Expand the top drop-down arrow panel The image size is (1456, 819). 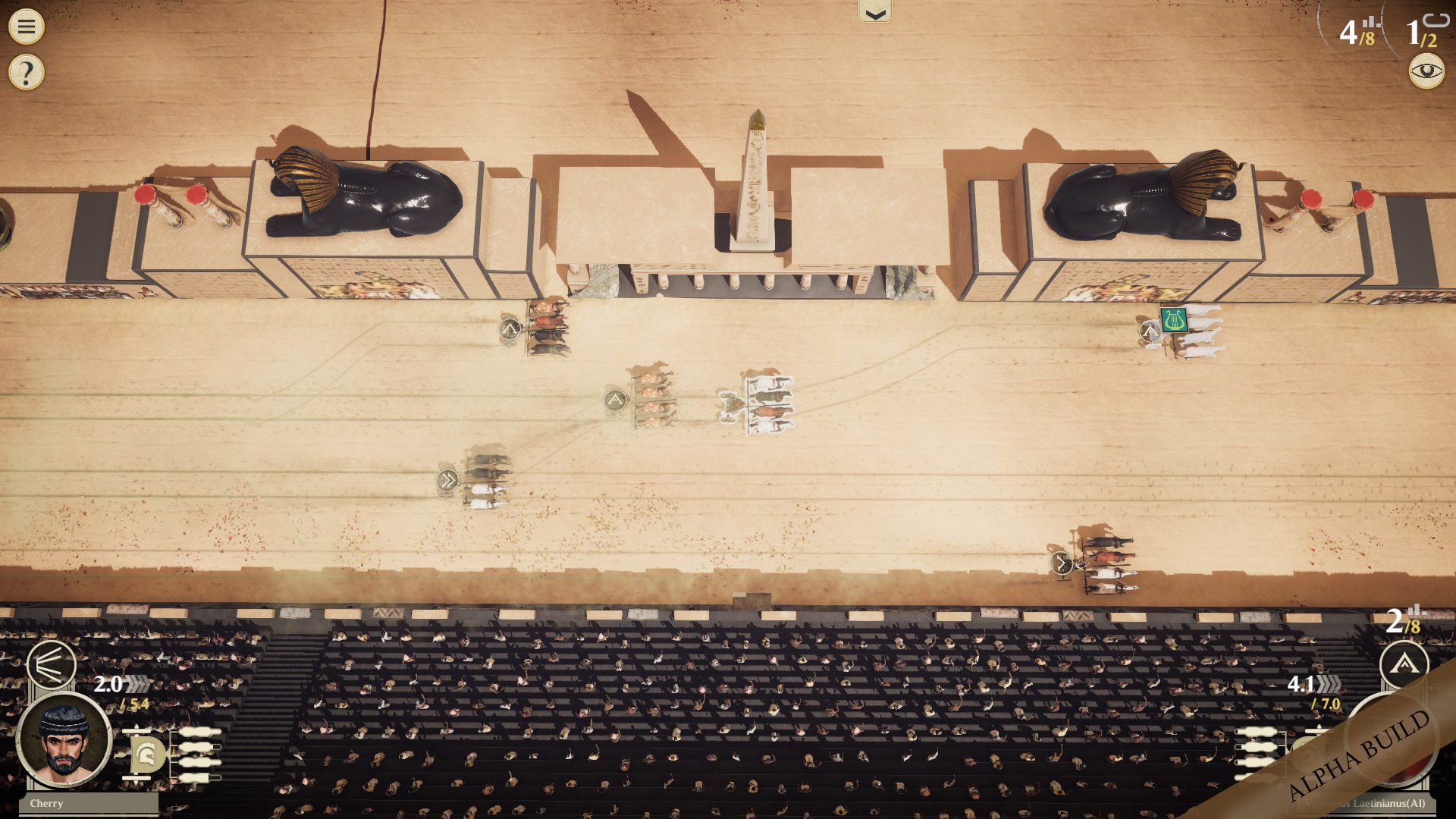(x=874, y=12)
